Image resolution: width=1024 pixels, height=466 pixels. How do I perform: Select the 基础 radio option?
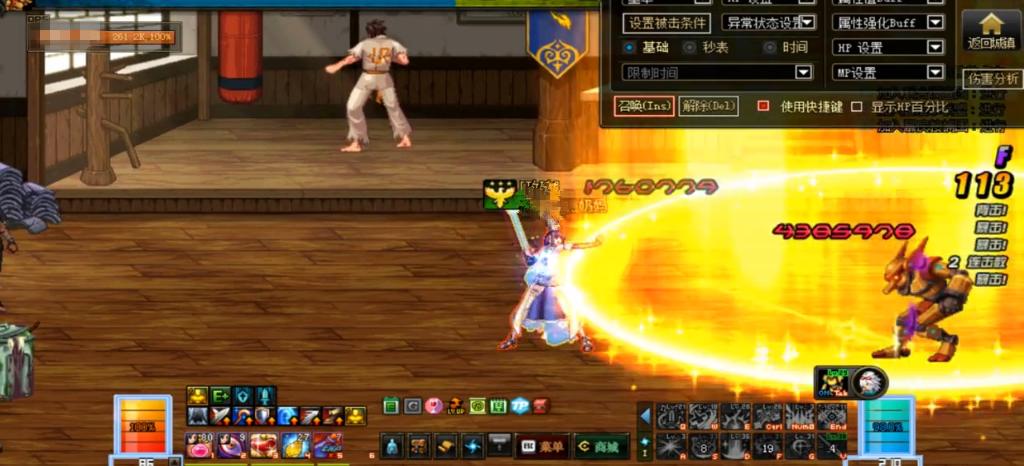coord(629,47)
